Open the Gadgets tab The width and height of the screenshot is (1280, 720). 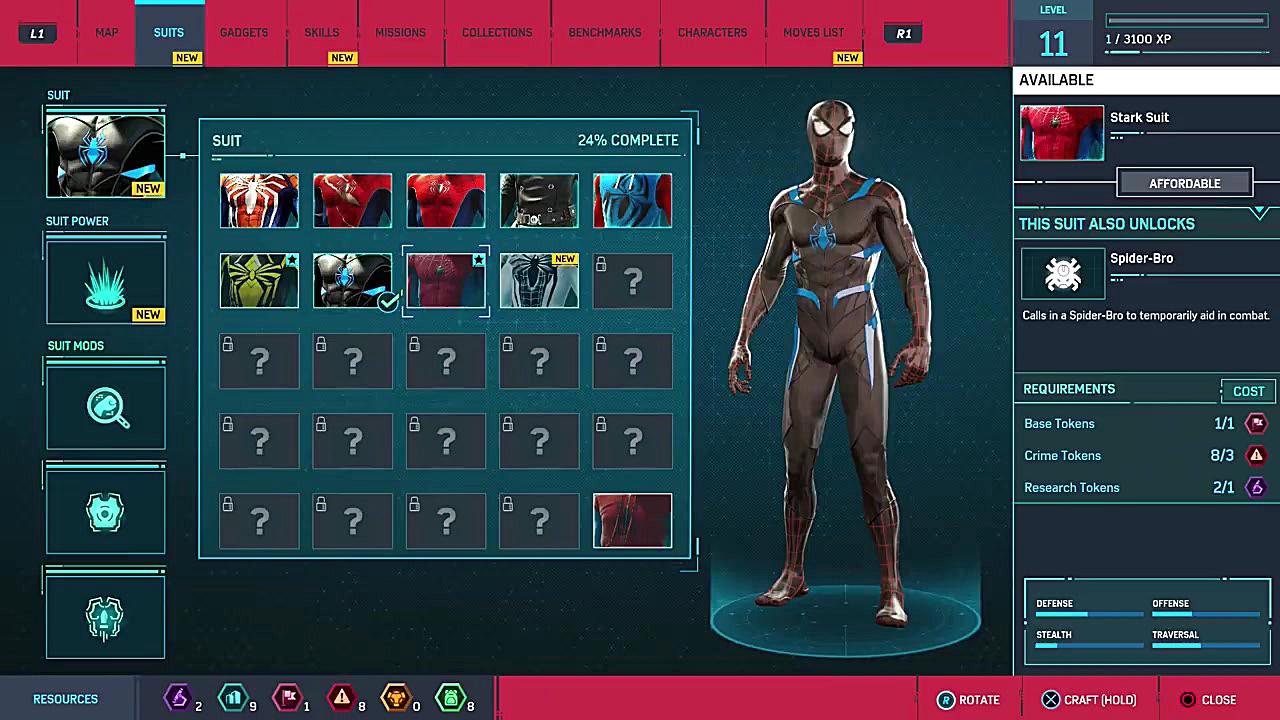coord(243,33)
